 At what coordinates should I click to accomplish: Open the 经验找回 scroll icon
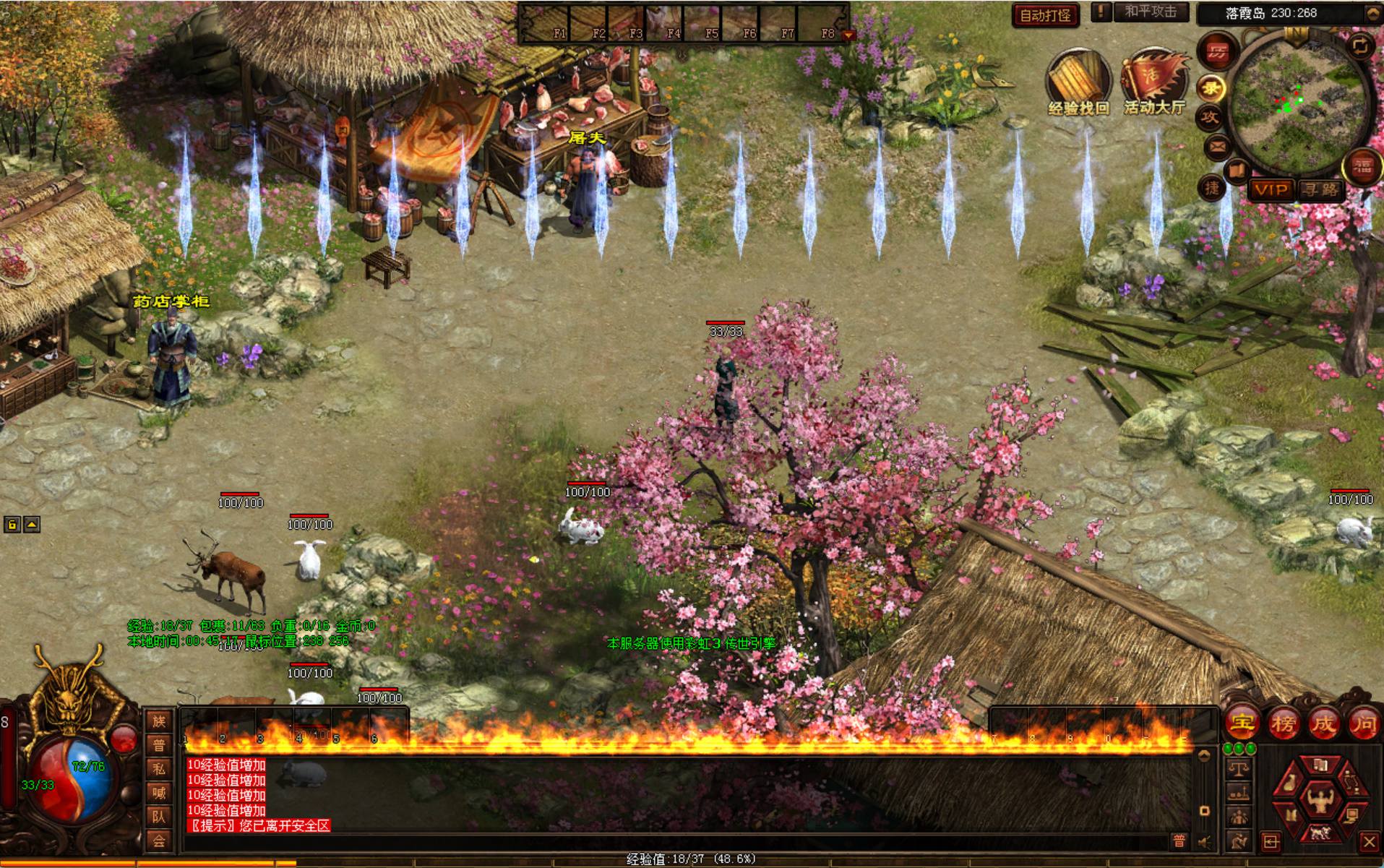coord(1078,81)
